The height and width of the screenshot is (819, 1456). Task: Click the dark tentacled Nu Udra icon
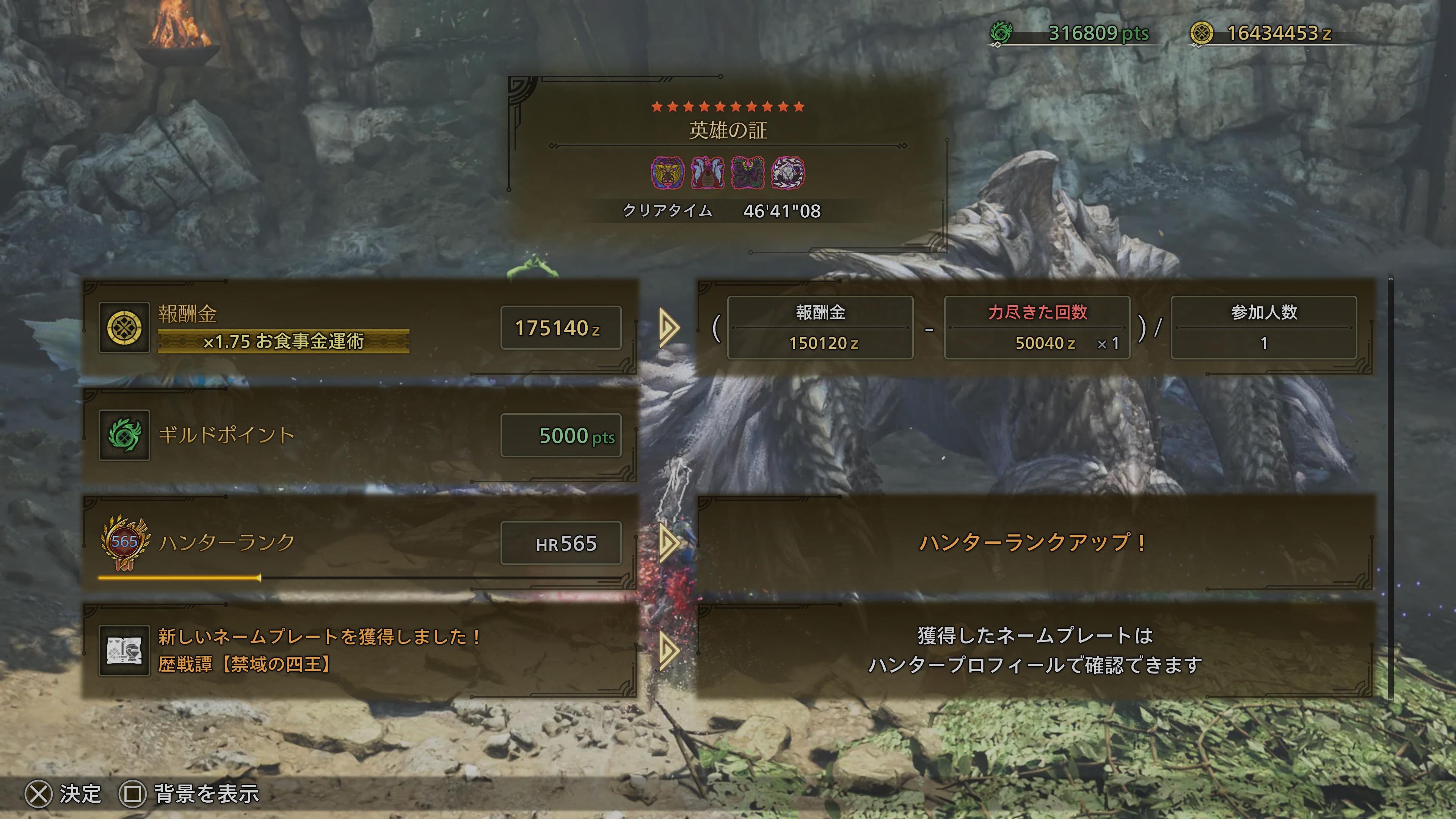748,173
